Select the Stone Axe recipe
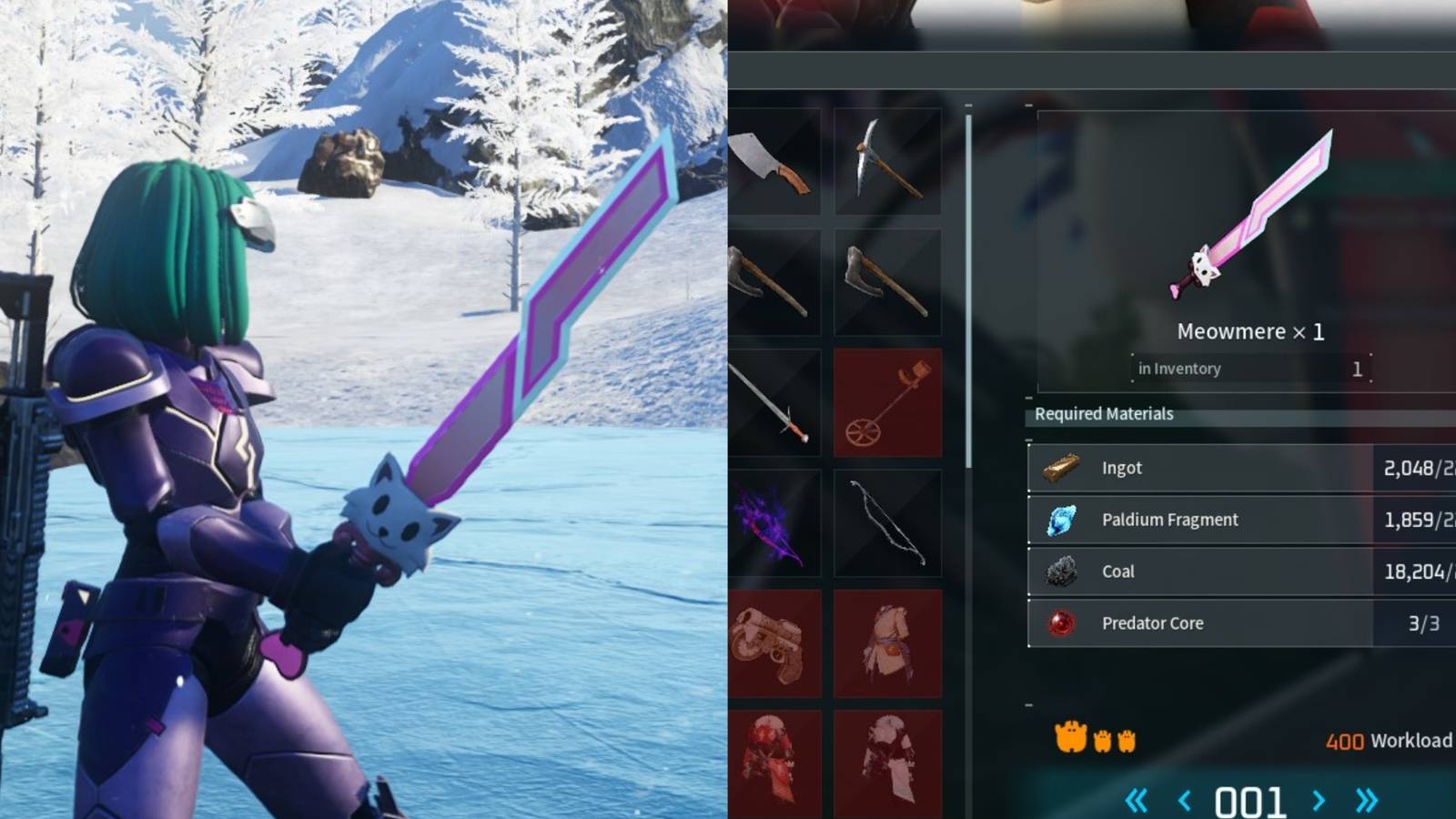The image size is (1456, 819). tap(775, 284)
